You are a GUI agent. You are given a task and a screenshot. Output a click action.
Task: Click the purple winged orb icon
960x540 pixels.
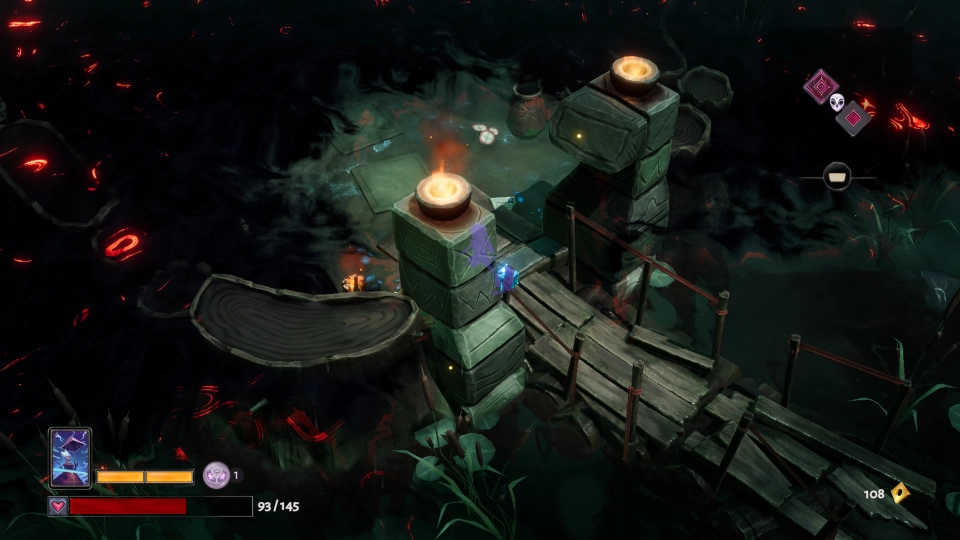[x=216, y=475]
